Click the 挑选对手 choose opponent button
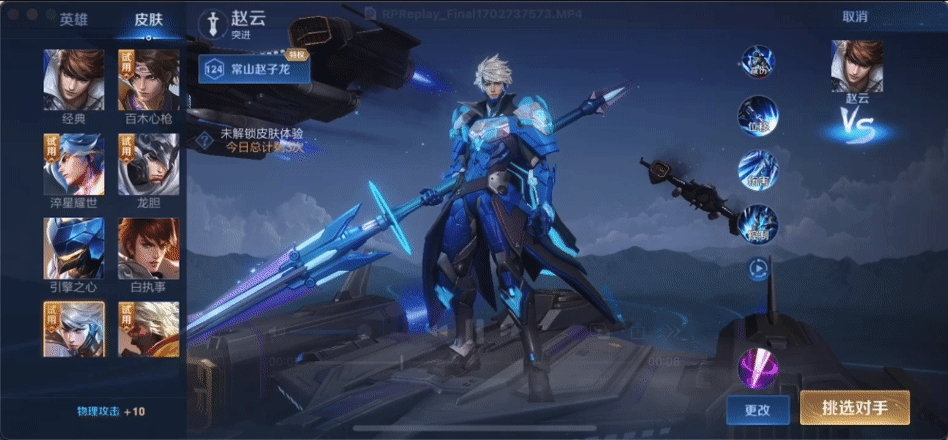 (x=854, y=408)
